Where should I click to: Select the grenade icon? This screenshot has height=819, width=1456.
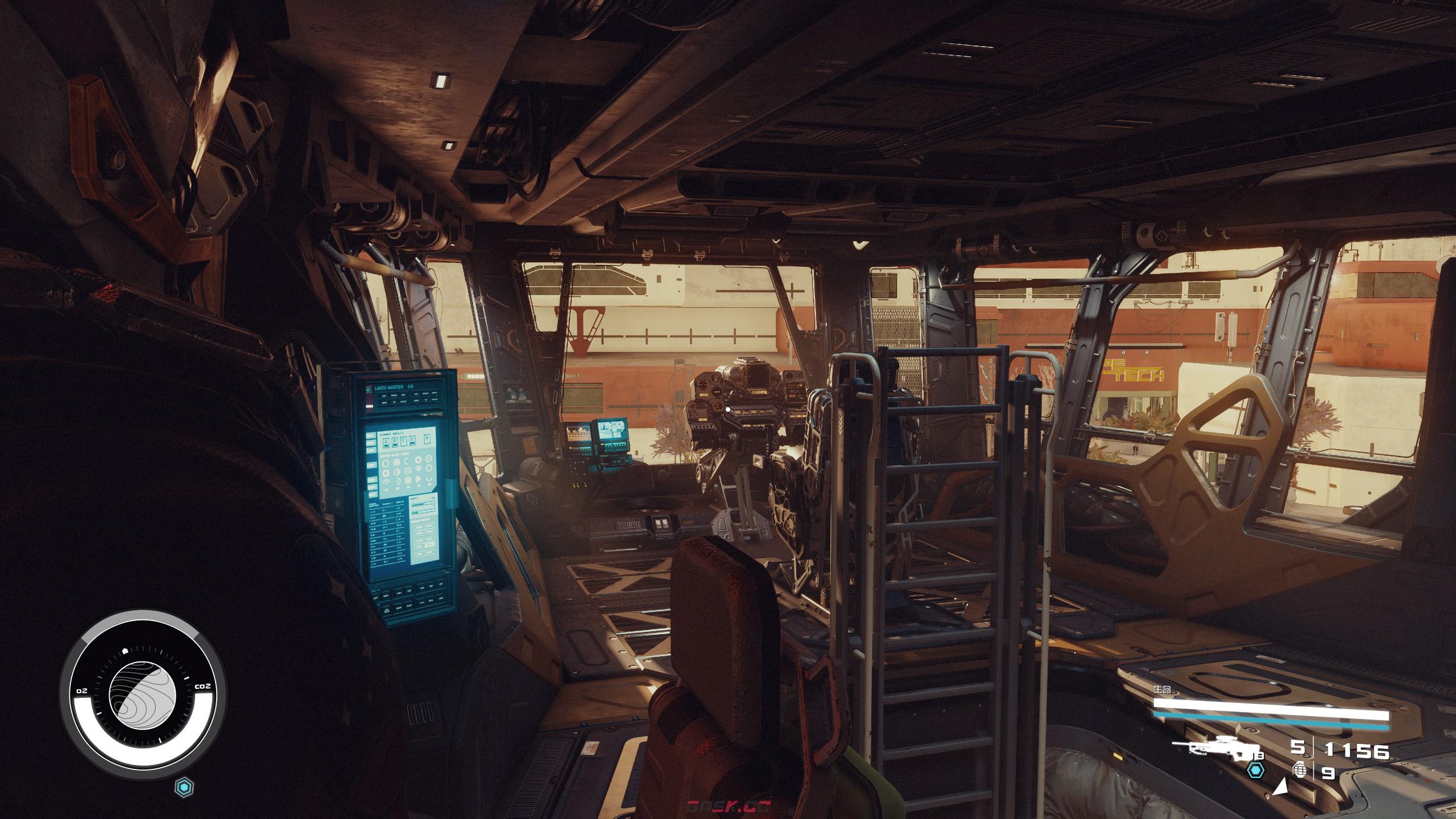[x=1300, y=770]
